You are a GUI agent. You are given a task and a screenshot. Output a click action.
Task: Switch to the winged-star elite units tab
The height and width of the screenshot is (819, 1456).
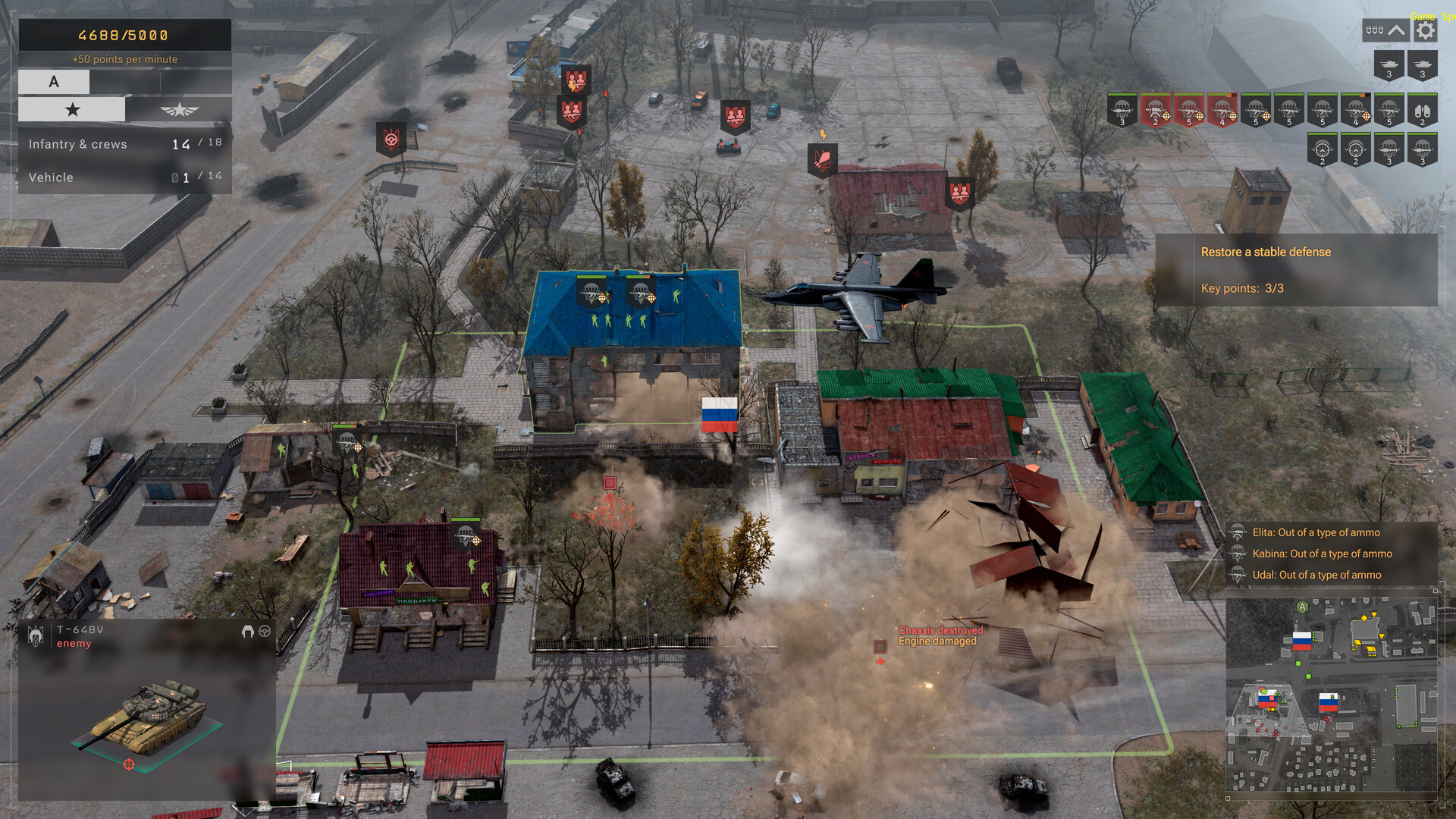pos(178,109)
